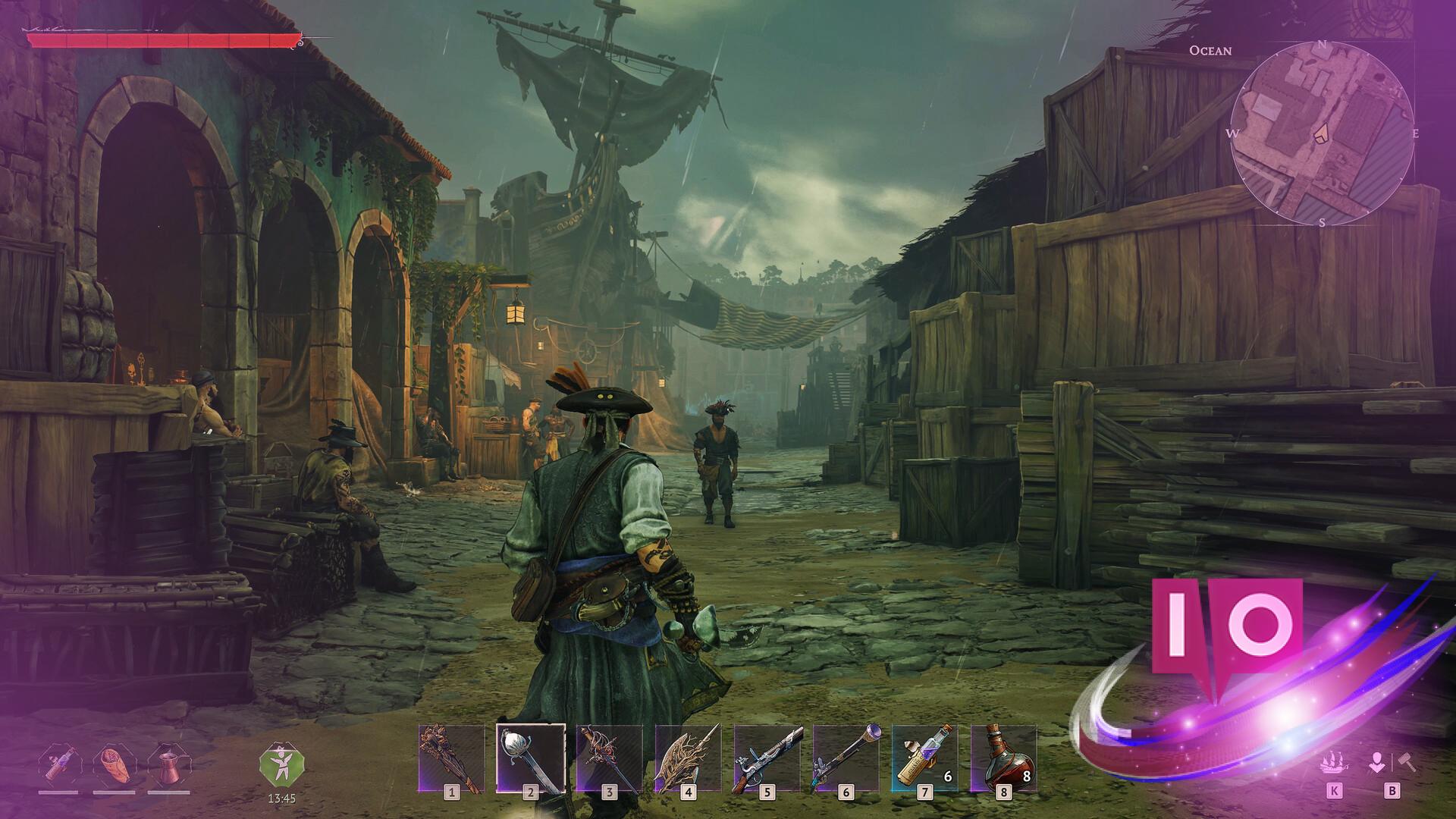Click the wrap food buff icon
The width and height of the screenshot is (1456, 819).
coord(113,764)
